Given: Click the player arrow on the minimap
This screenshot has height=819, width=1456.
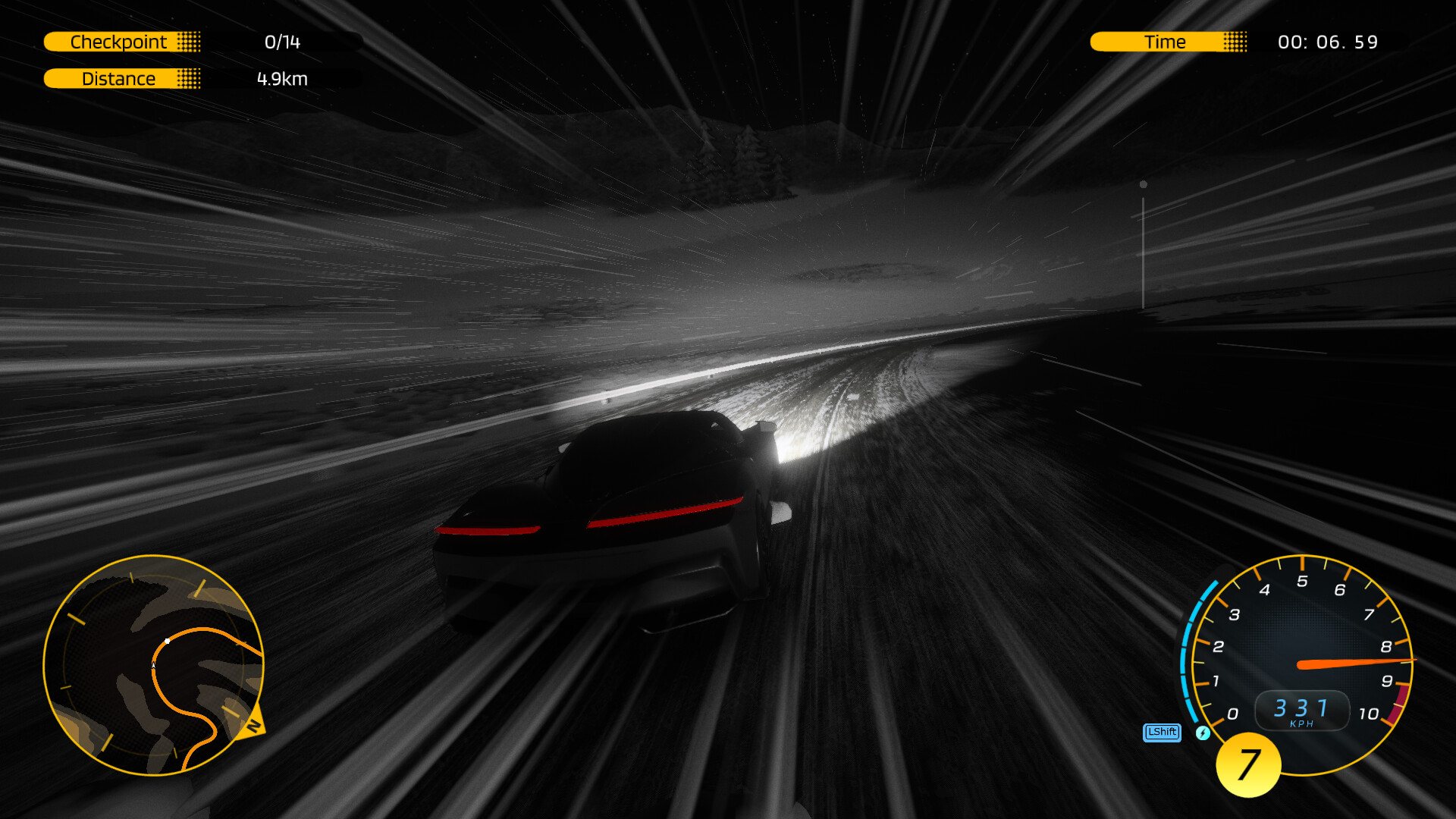Looking at the screenshot, I should tap(153, 664).
